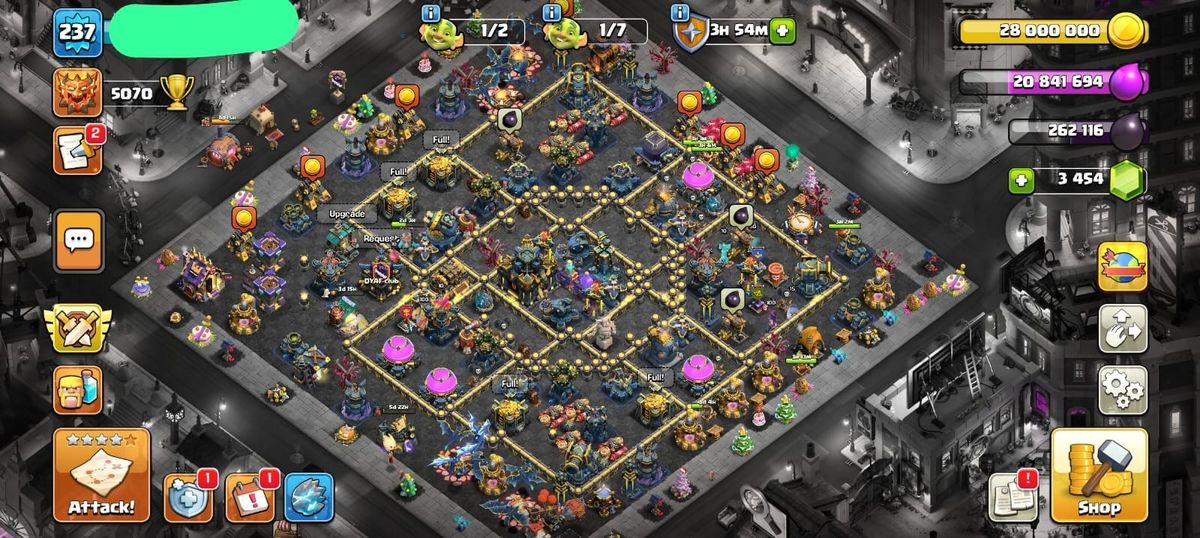
Task: Open the calendar events icon
Action: coord(249,497)
